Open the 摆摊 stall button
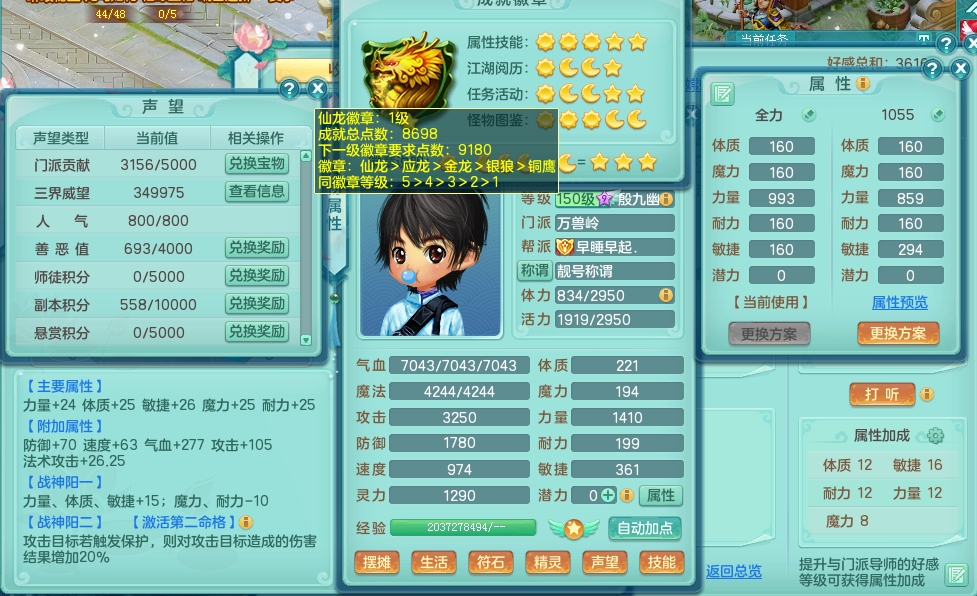Image resolution: width=977 pixels, height=596 pixels. 376,562
